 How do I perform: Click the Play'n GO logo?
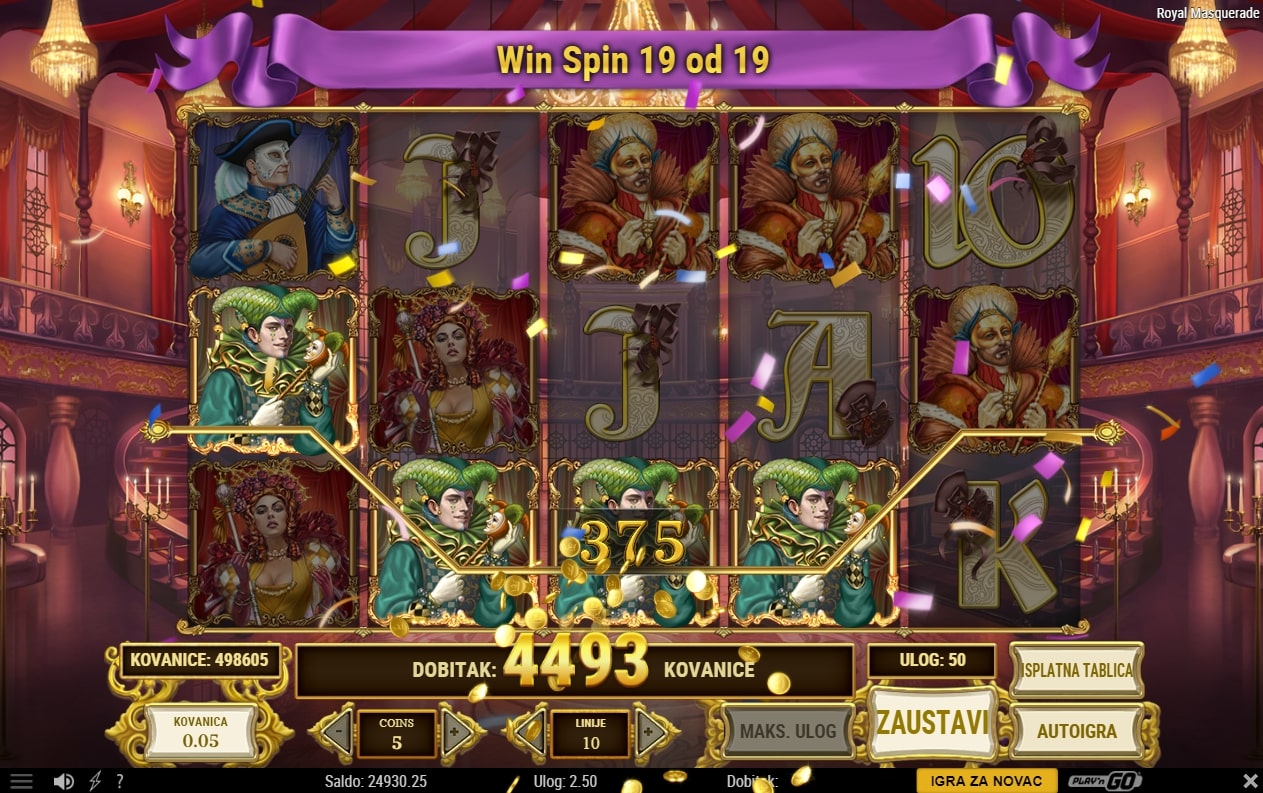tap(1103, 781)
